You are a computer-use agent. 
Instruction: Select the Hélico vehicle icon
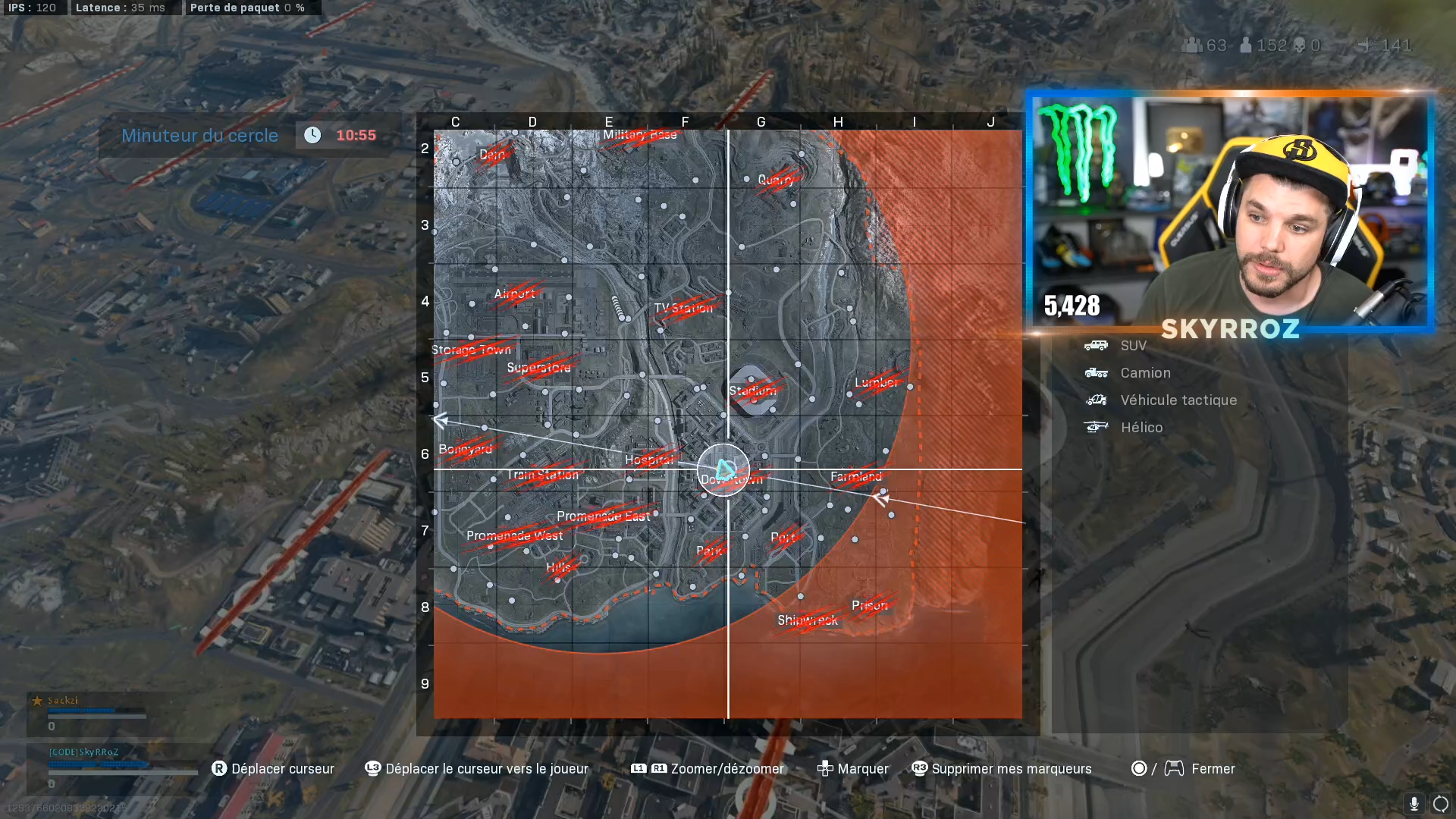tap(1095, 427)
